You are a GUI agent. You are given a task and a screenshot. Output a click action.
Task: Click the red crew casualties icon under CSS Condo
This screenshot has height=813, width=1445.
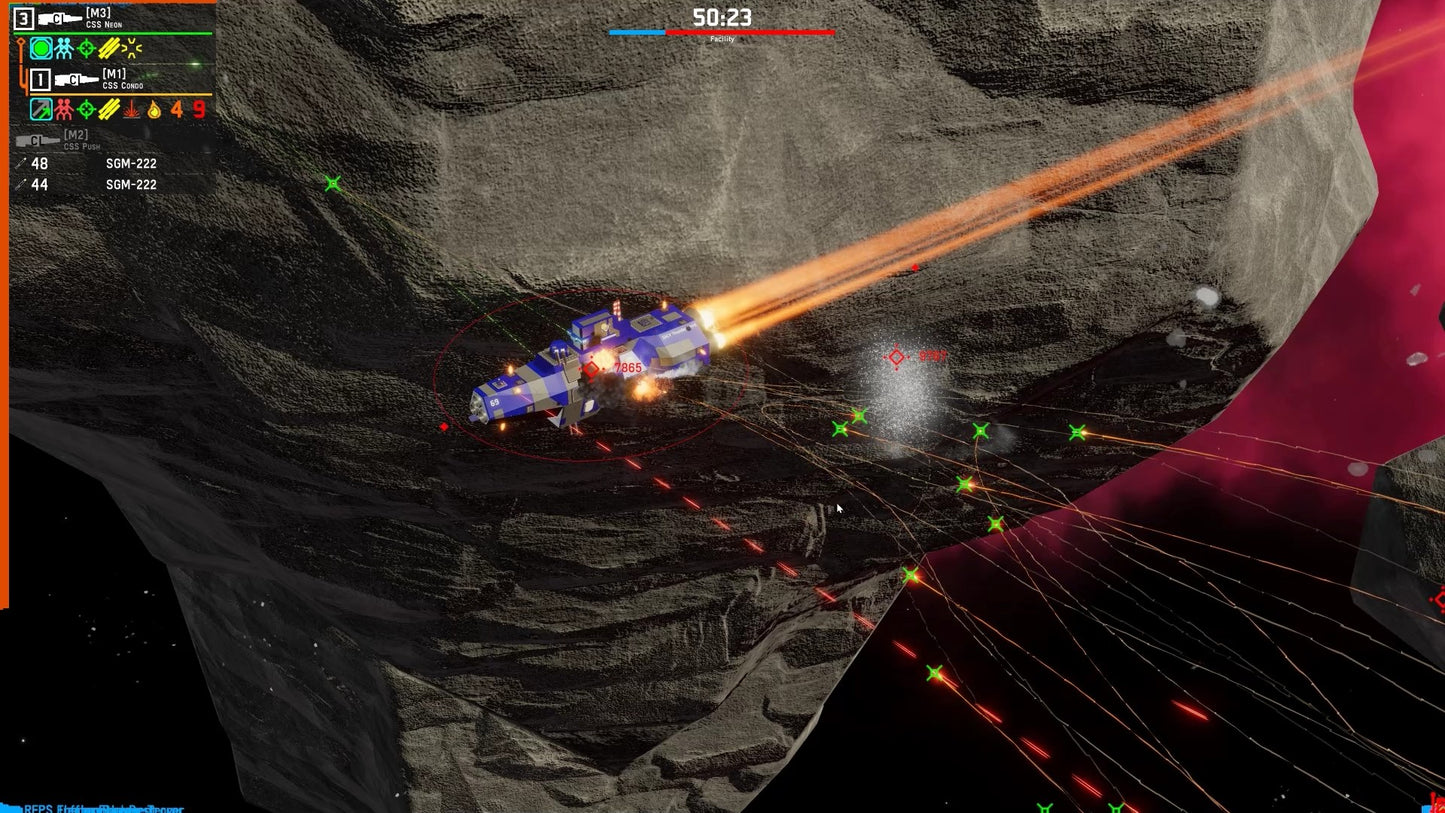(x=63, y=110)
